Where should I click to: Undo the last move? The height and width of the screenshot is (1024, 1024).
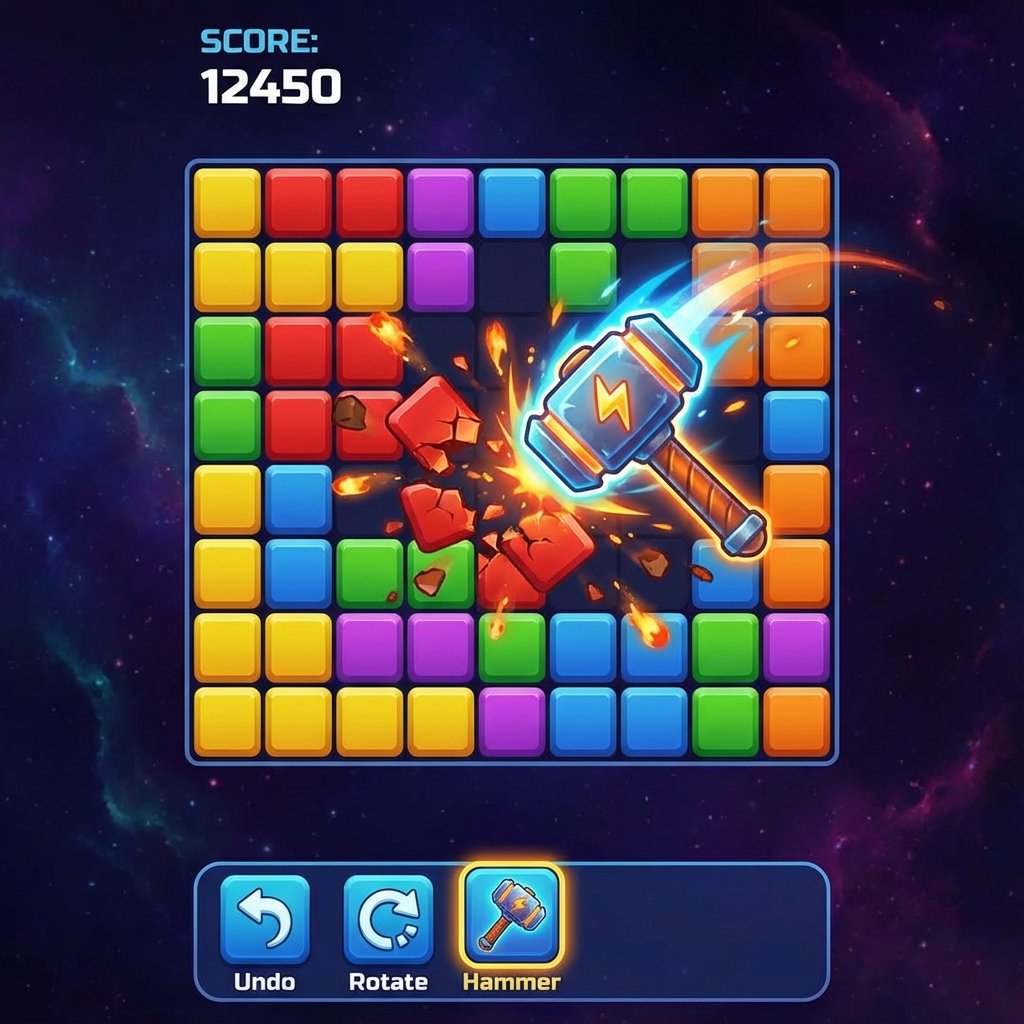coord(265,919)
